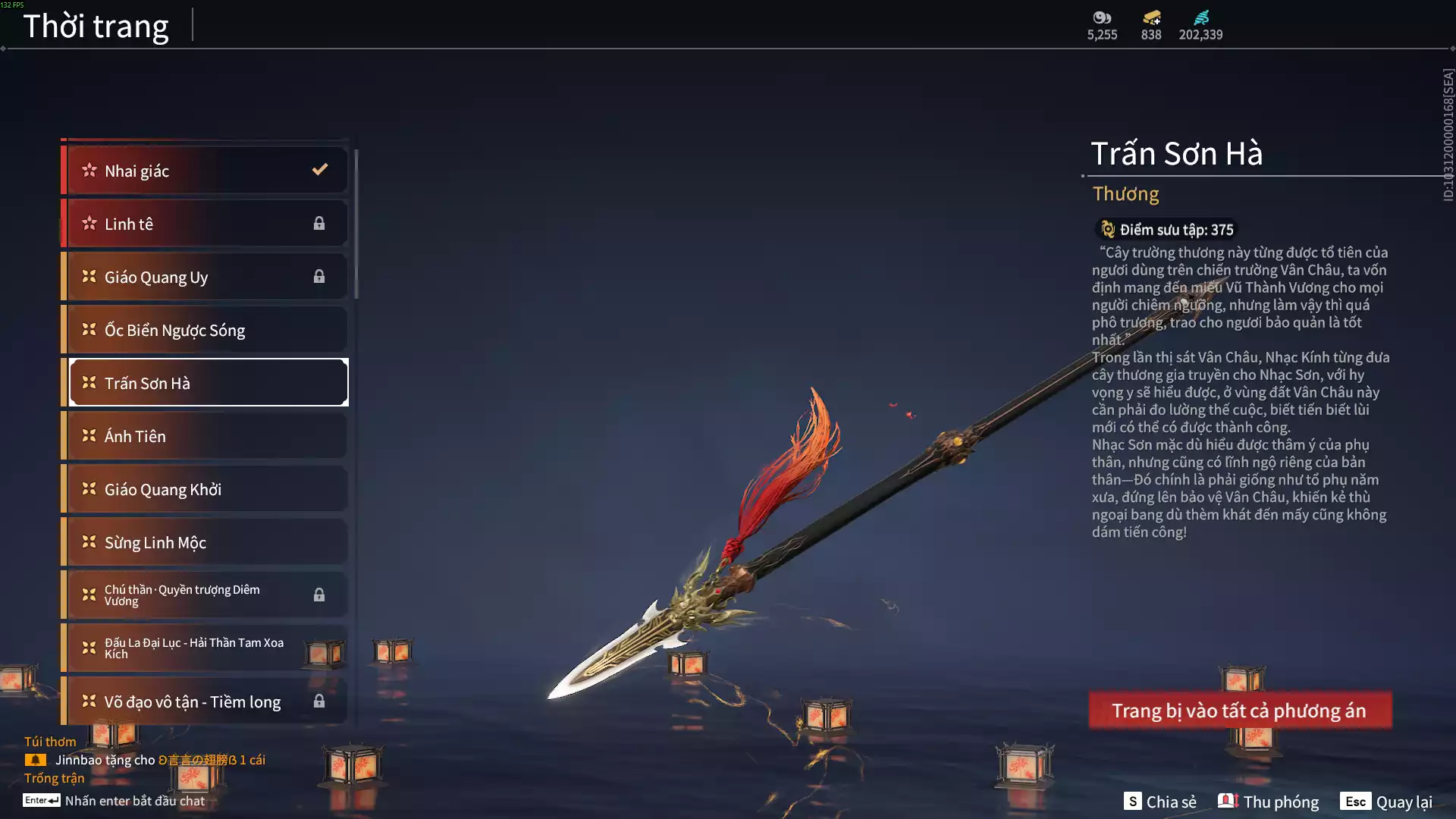The image size is (1456, 819).
Task: Choose the Ánh Tiên skin entry
Action: (205, 436)
